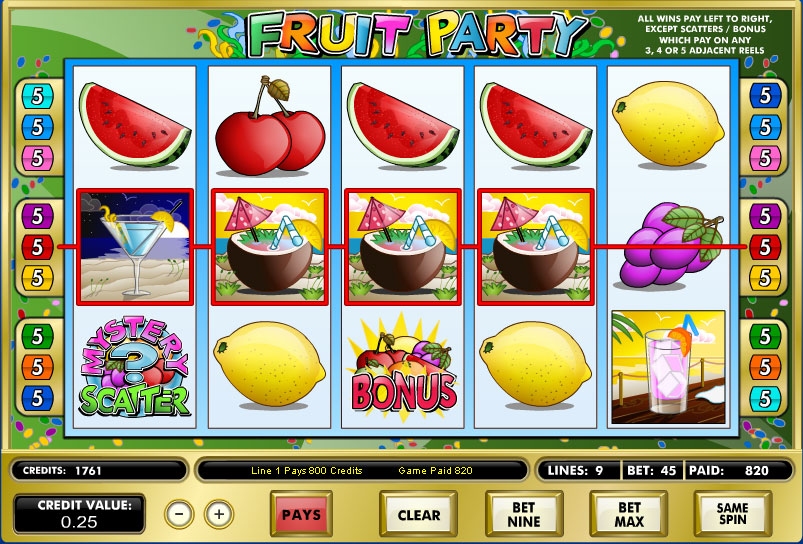Image resolution: width=803 pixels, height=544 pixels.
Task: Decrease credit value with the minus button
Action: click(179, 514)
